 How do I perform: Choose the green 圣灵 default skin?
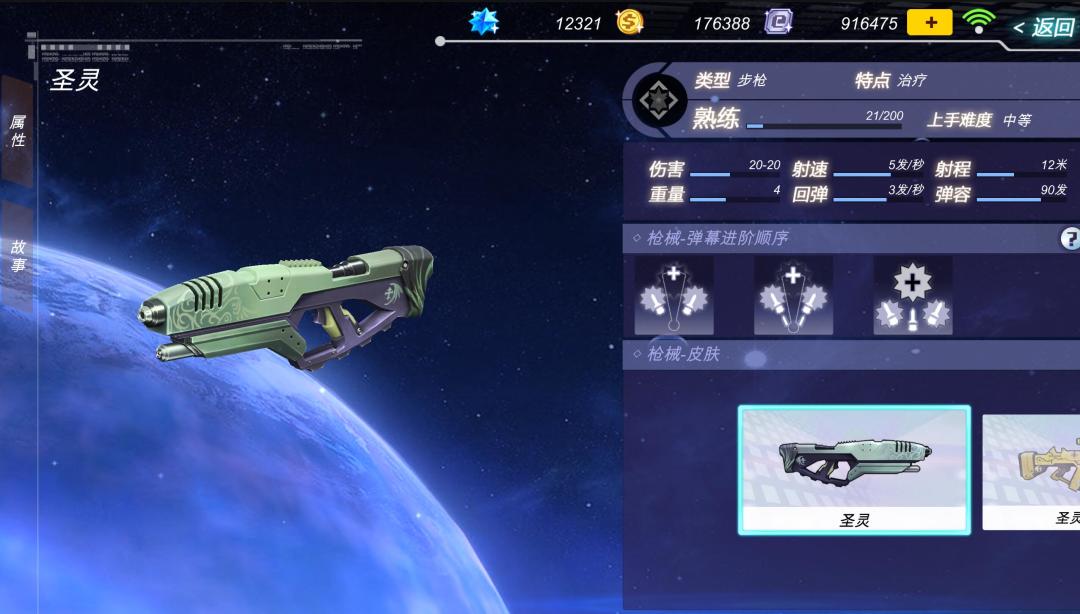coord(854,469)
